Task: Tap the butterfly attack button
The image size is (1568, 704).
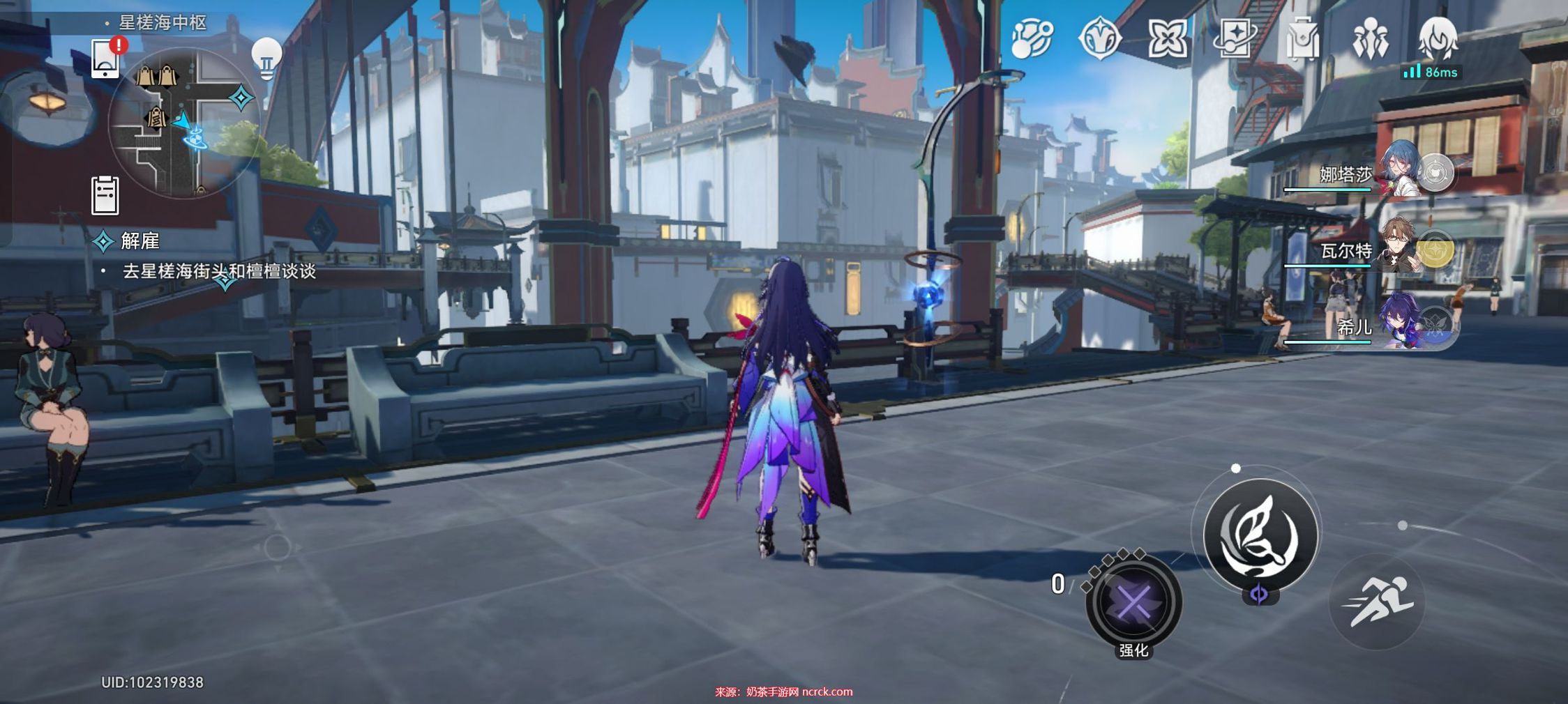Action: click(1260, 535)
